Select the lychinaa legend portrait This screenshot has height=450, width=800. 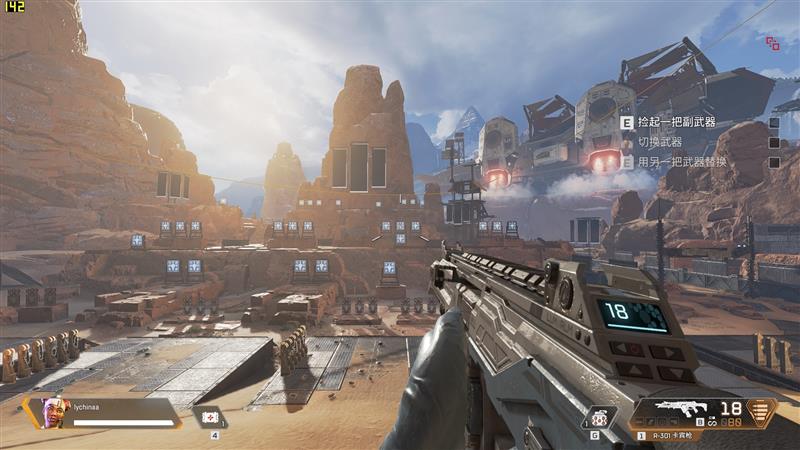click(x=54, y=411)
